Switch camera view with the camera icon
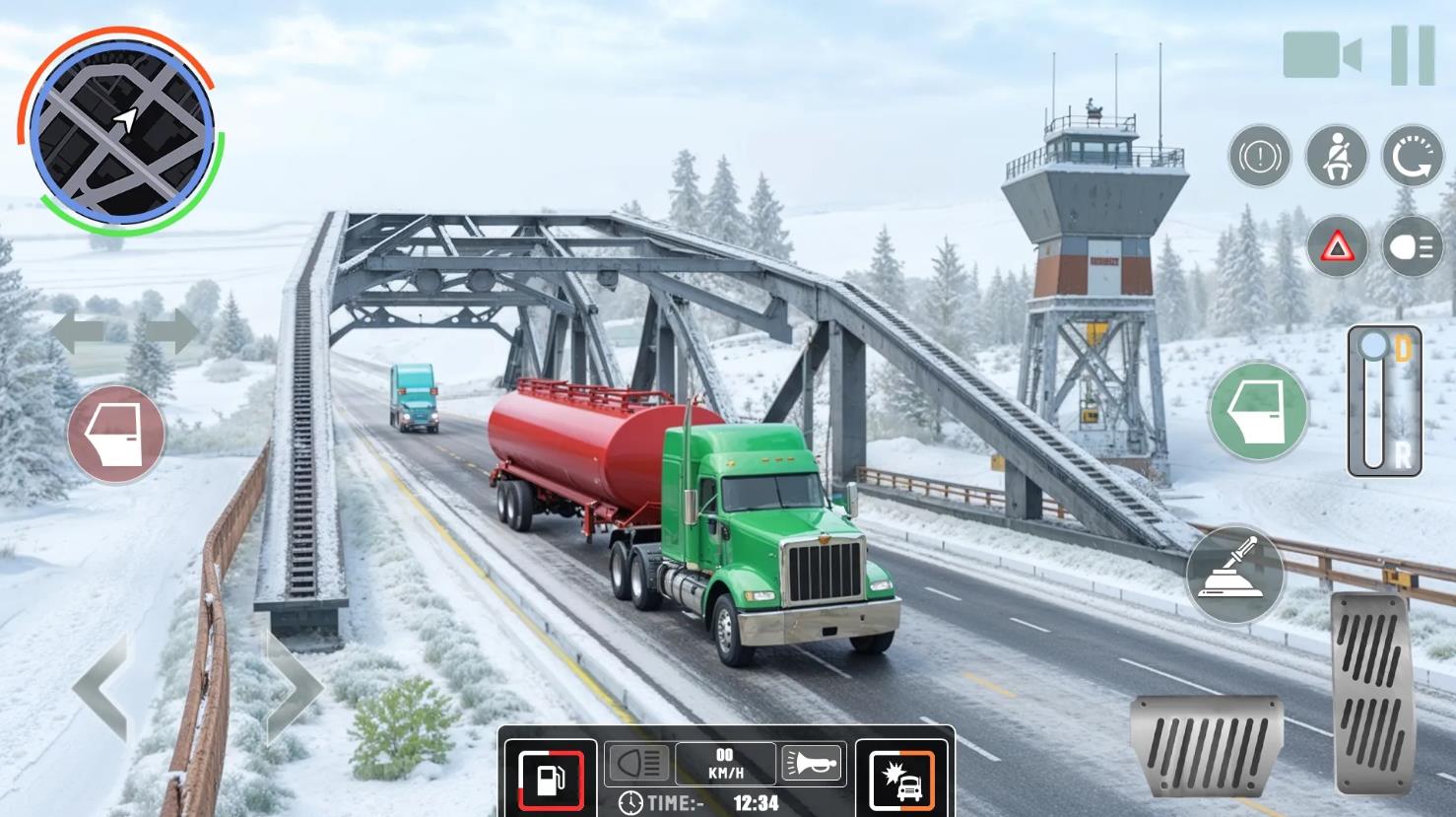The height and width of the screenshot is (817, 1456). tap(1322, 54)
